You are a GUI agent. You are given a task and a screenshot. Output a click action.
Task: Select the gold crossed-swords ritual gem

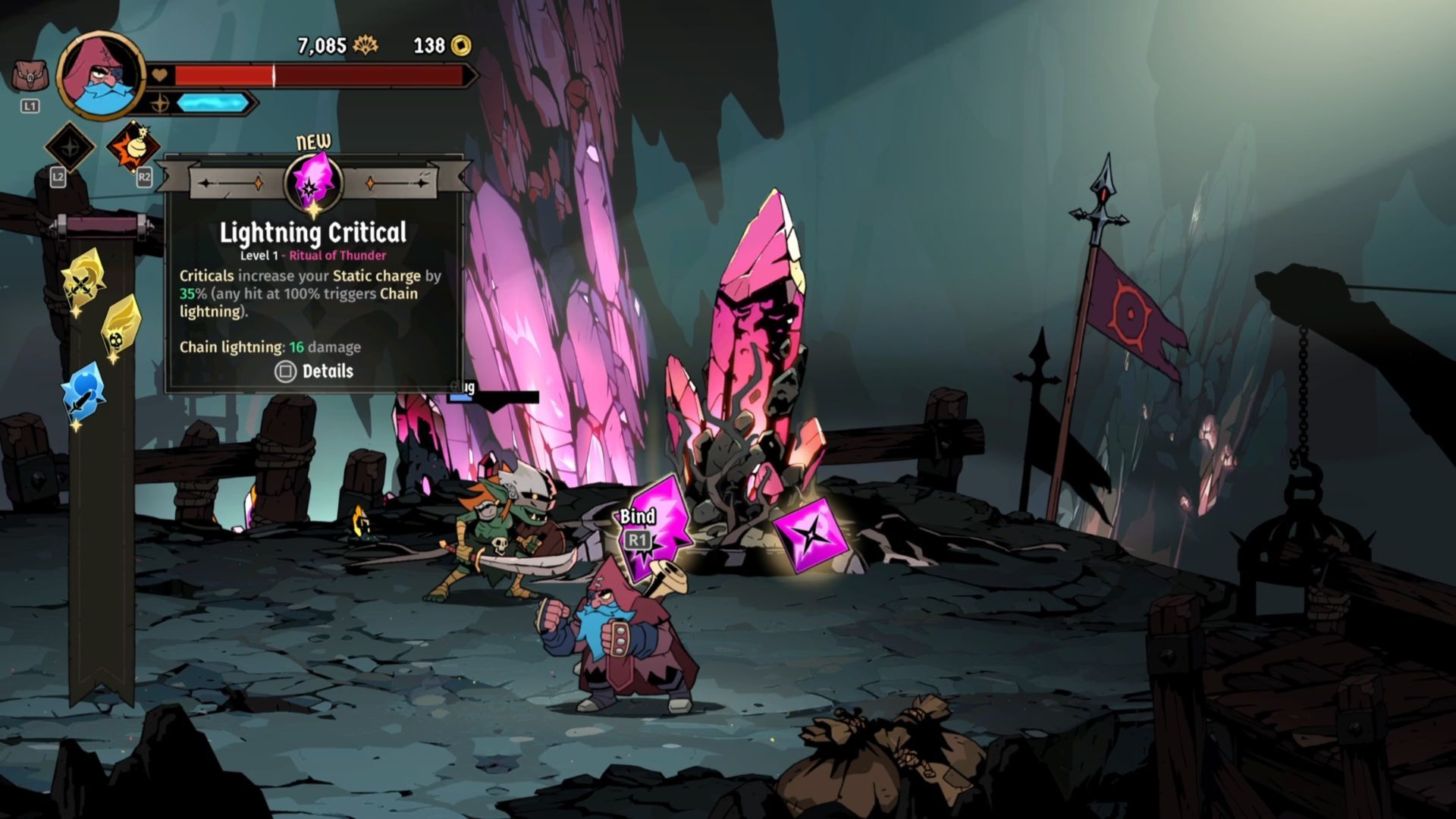click(83, 282)
